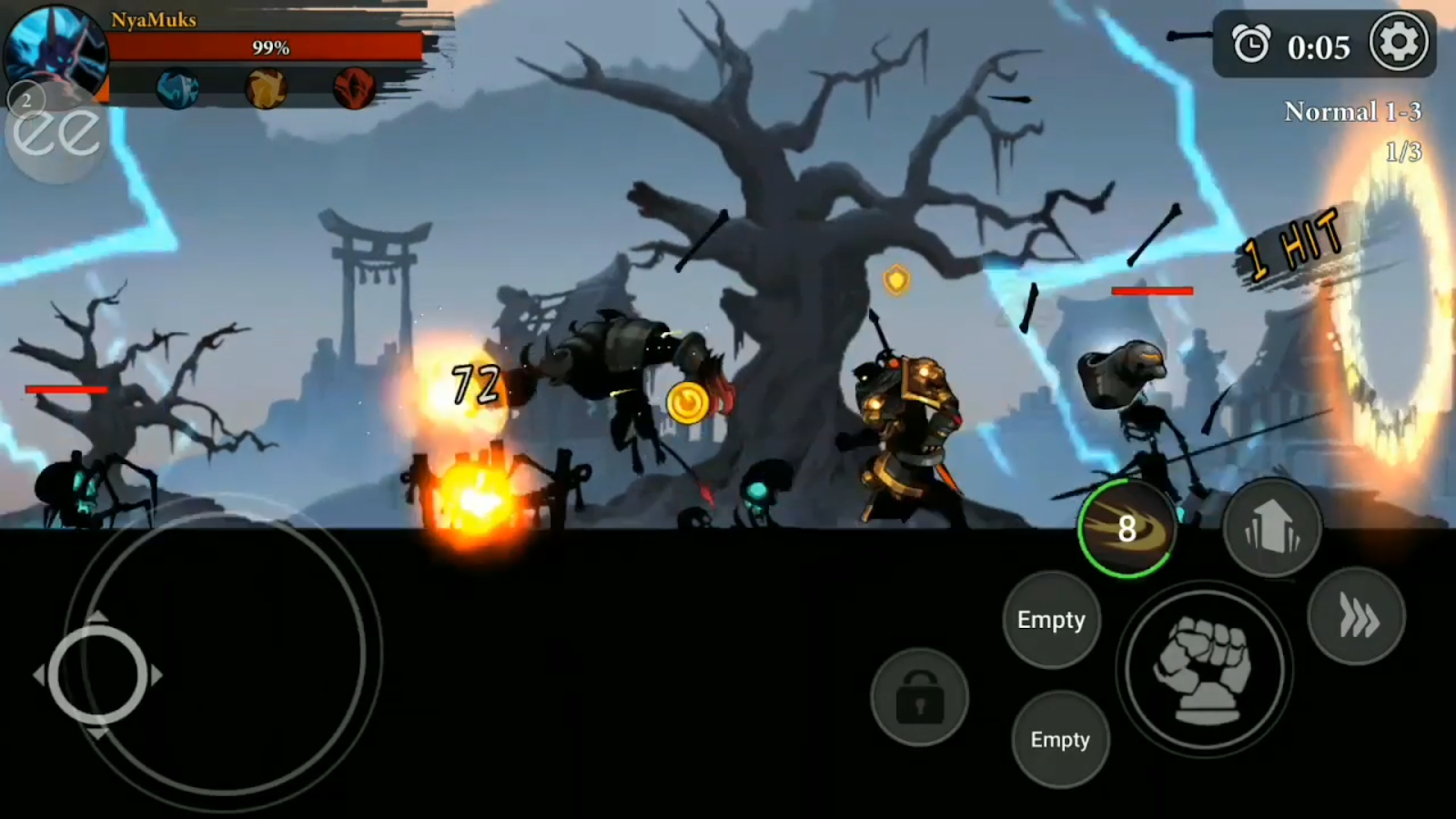Toggle the control lock padlock button

(x=919, y=696)
